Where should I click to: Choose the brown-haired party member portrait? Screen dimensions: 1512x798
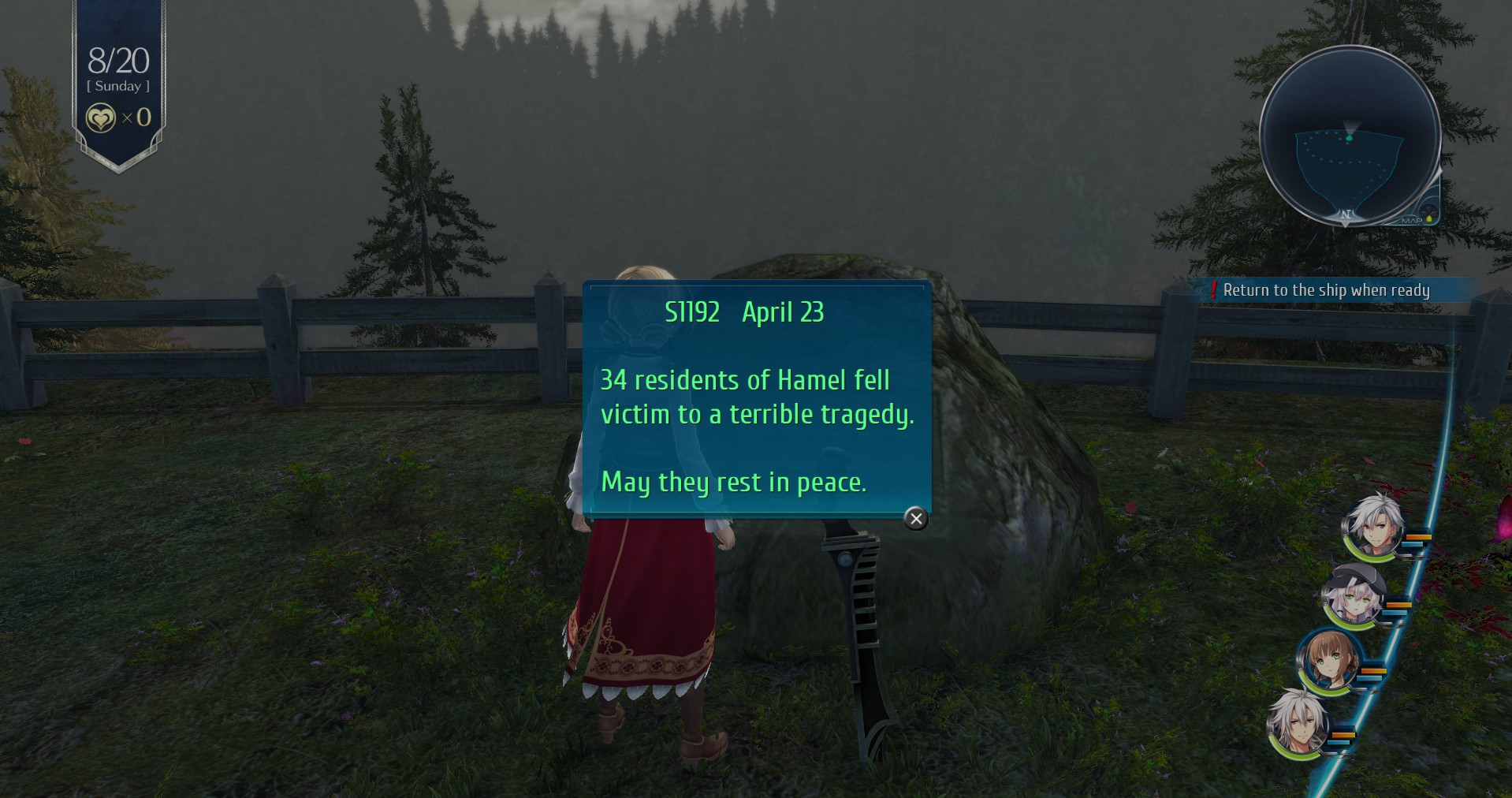tap(1330, 660)
